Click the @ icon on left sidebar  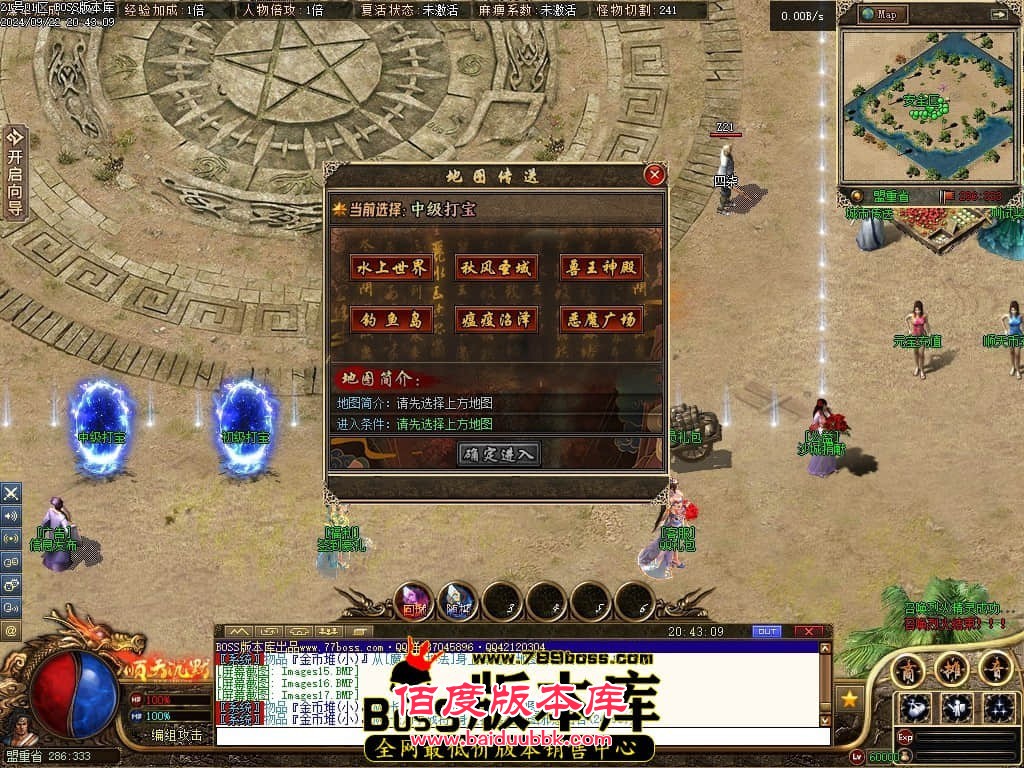(x=11, y=631)
